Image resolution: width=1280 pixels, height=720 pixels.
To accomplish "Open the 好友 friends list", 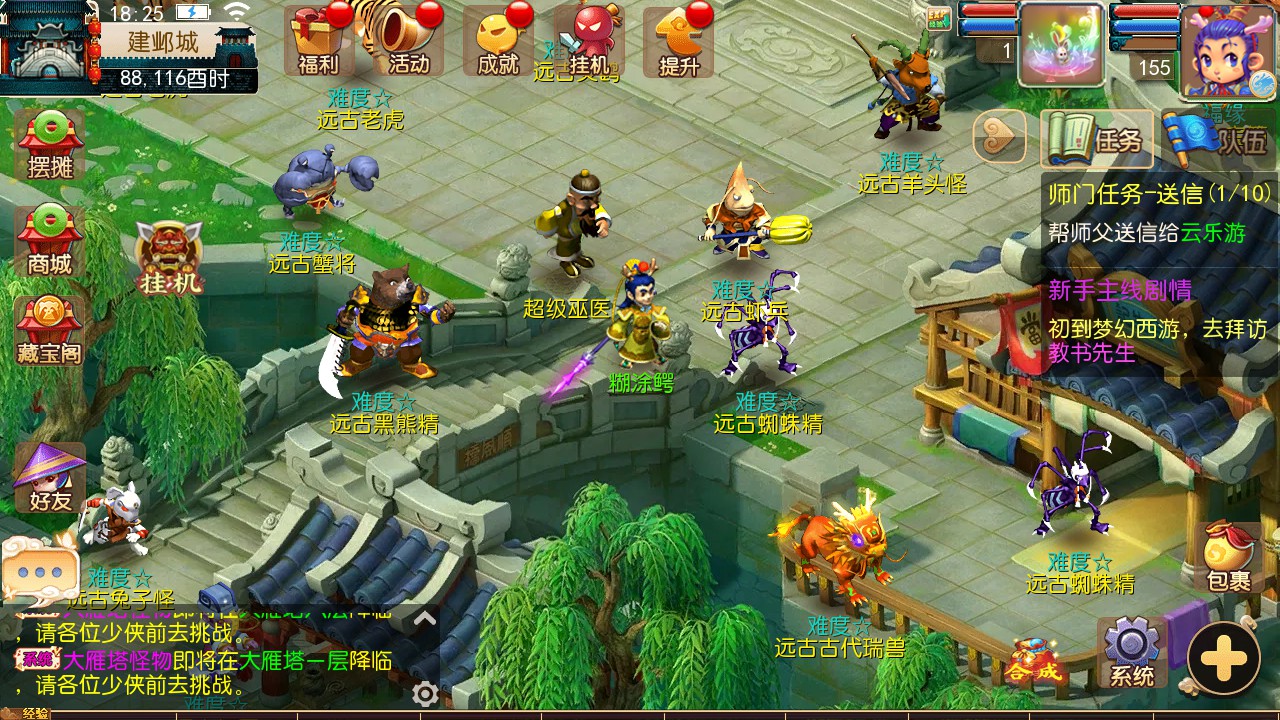I will pyautogui.click(x=50, y=478).
